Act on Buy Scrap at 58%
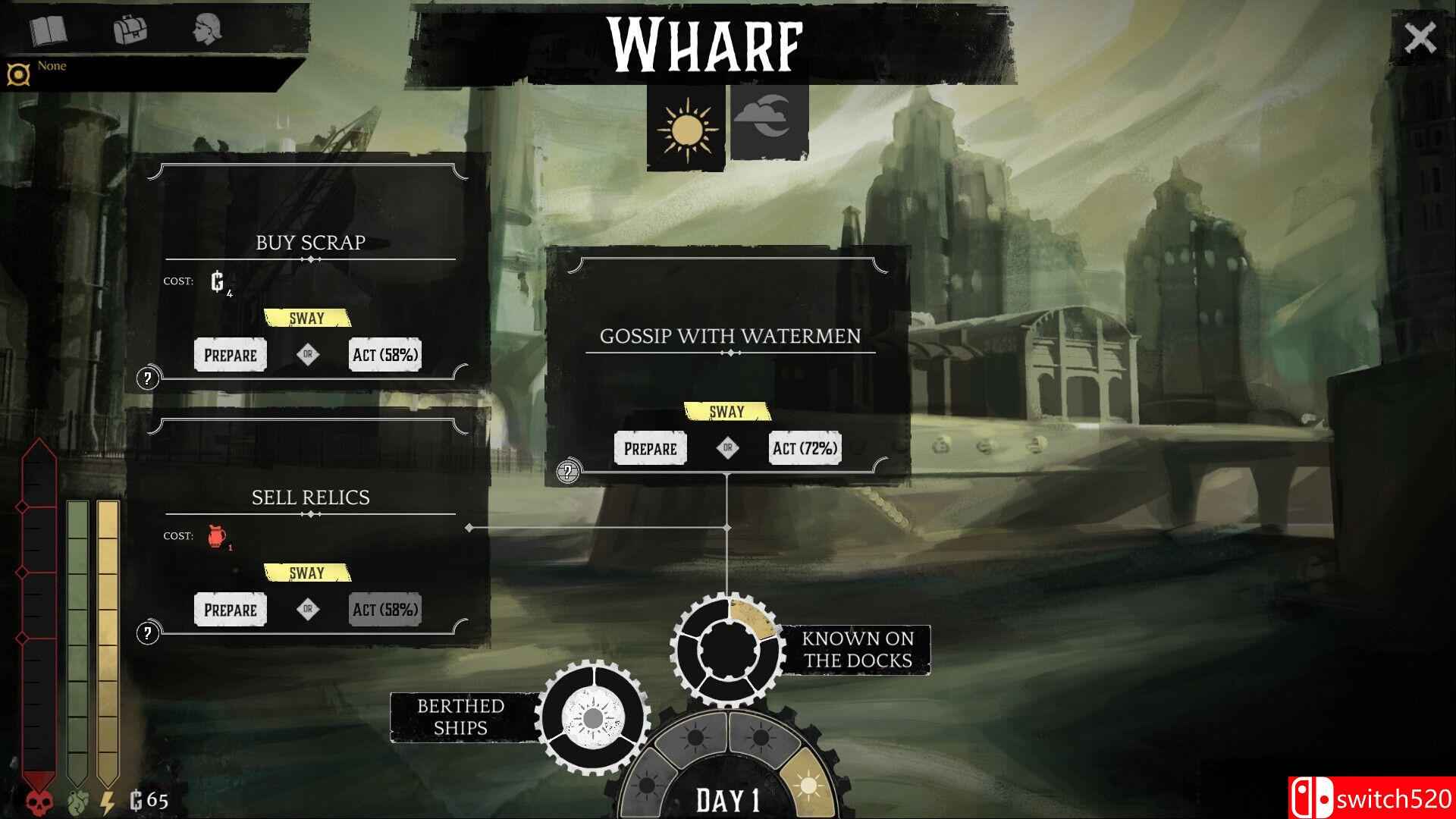The width and height of the screenshot is (1456, 819). pyautogui.click(x=384, y=355)
